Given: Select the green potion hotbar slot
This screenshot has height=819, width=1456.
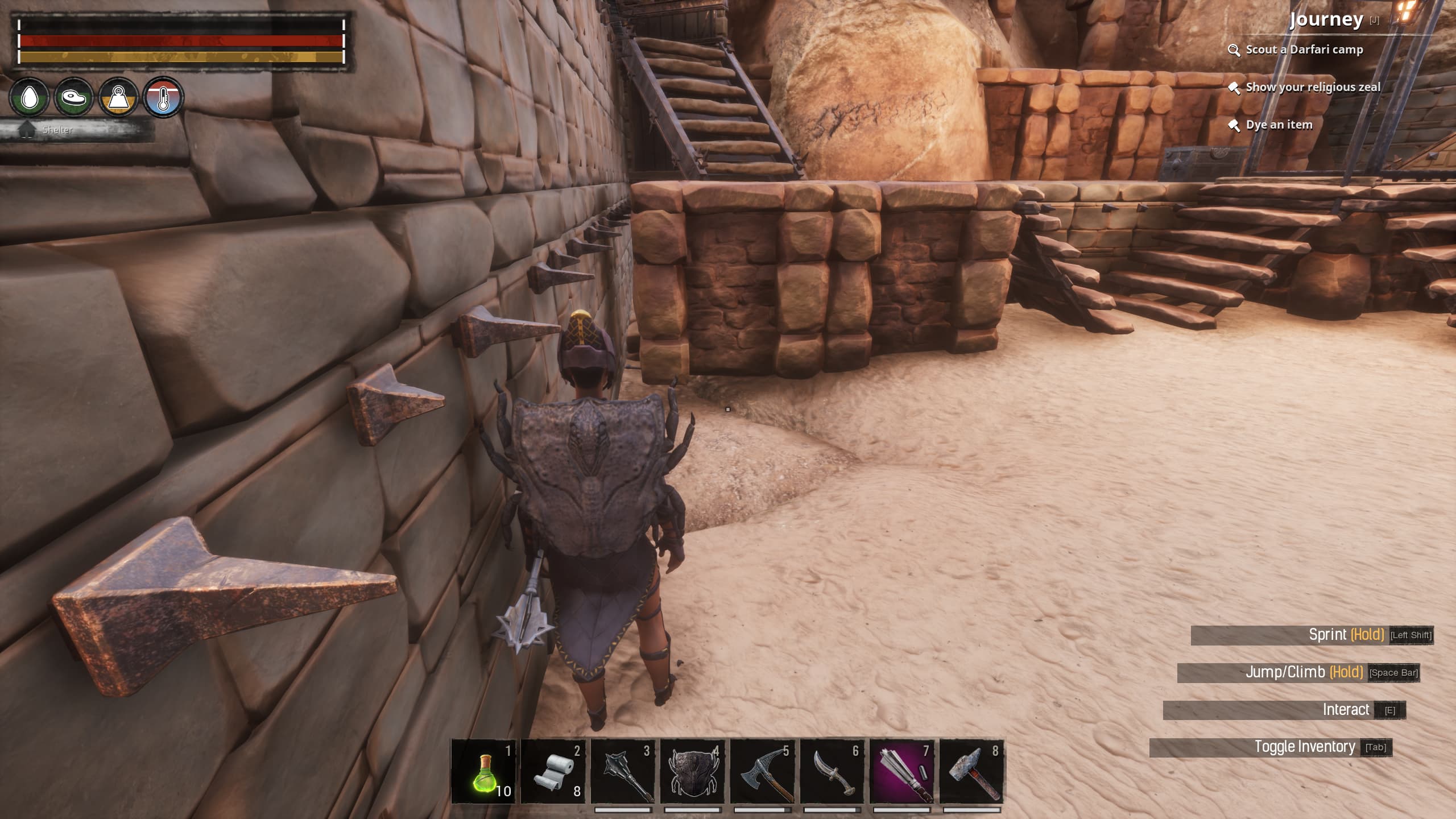Looking at the screenshot, I should tap(484, 771).
